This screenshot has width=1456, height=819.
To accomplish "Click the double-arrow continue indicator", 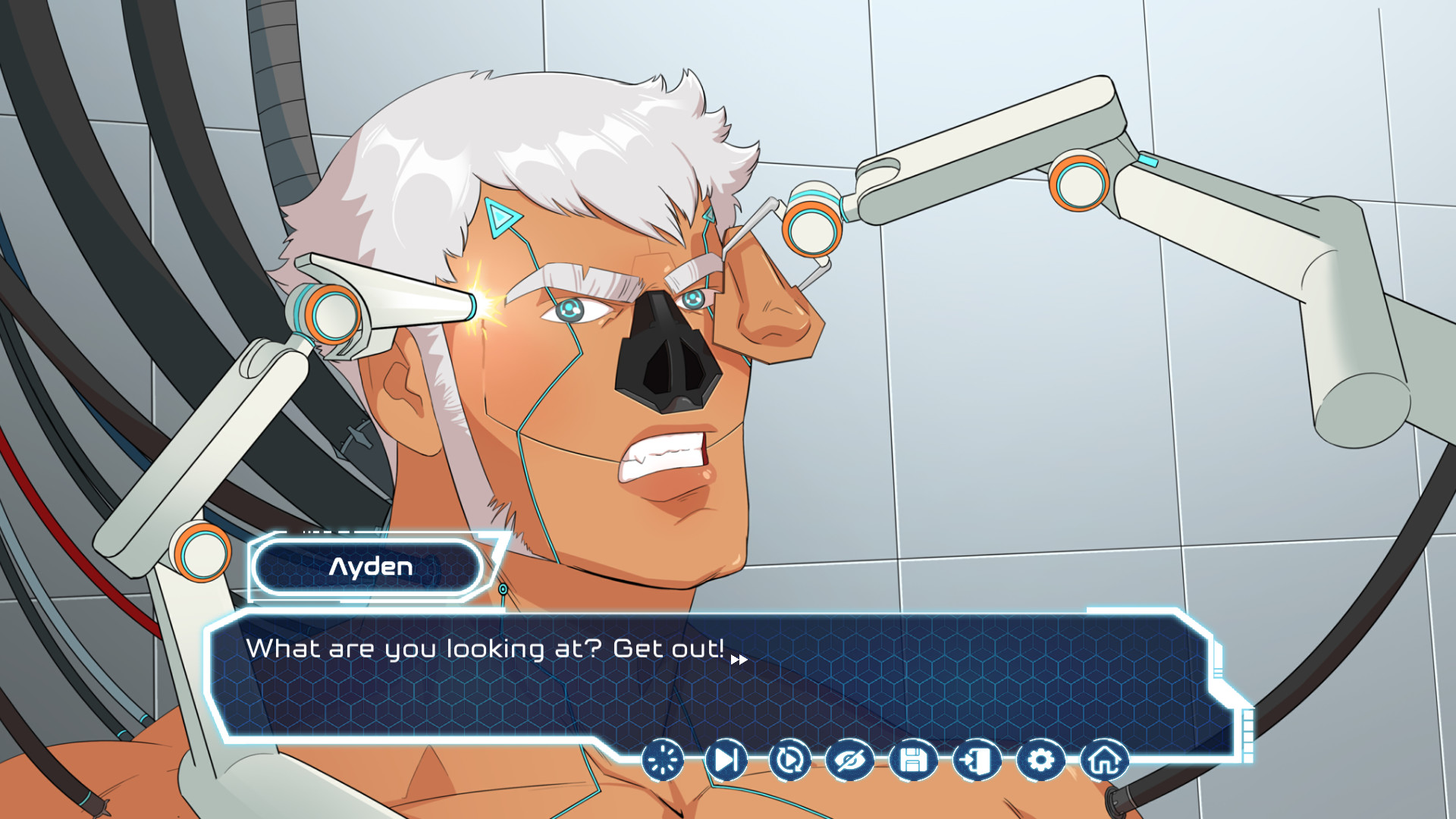I will point(738,659).
